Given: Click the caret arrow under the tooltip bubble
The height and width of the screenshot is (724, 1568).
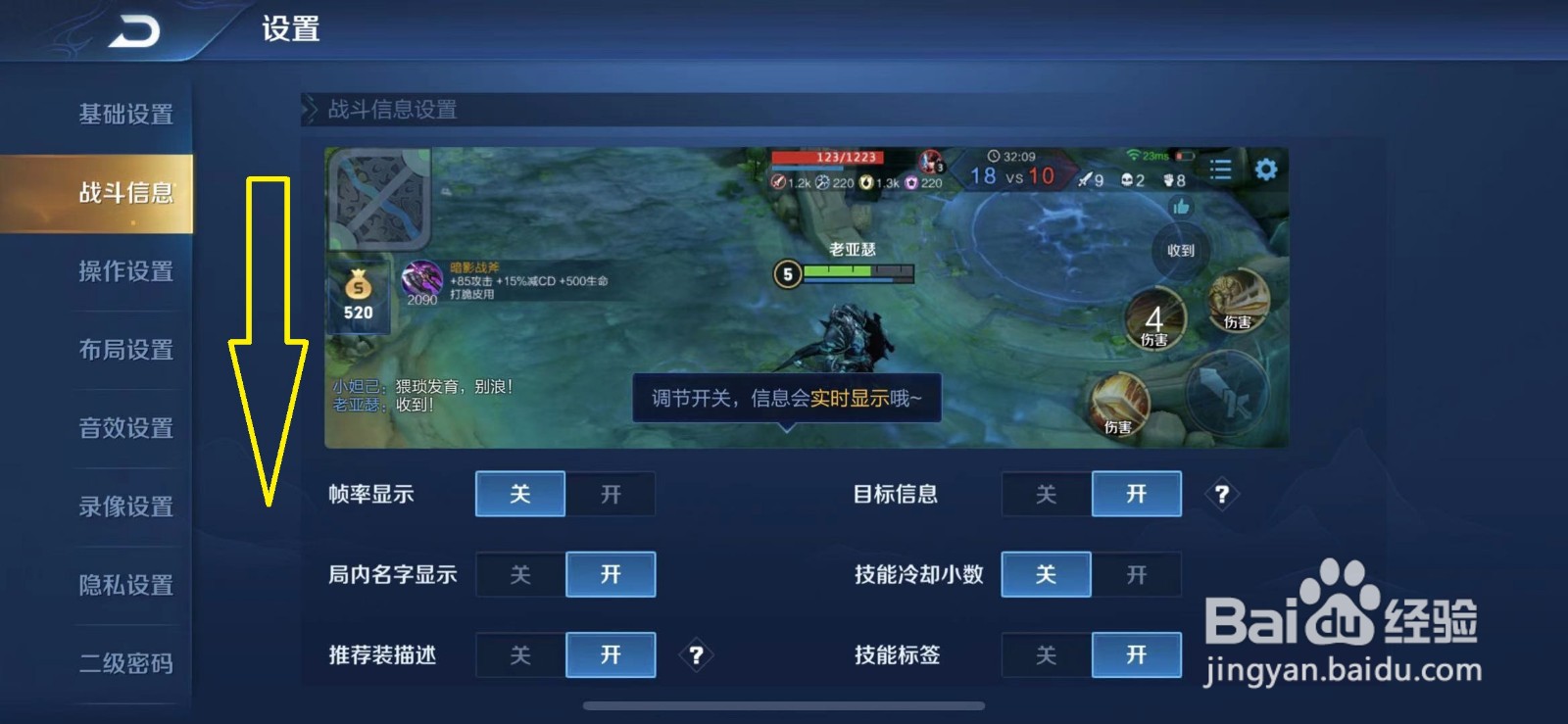Looking at the screenshot, I should pos(788,428).
